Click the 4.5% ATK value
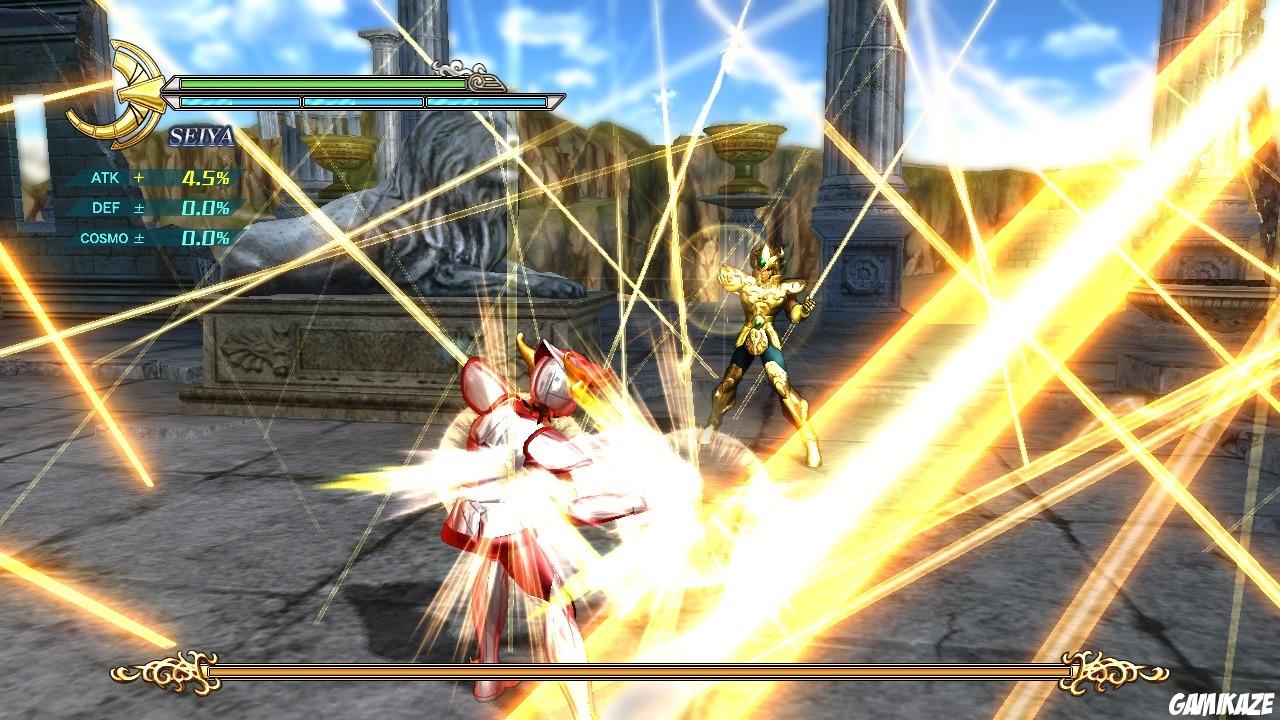 tap(204, 176)
